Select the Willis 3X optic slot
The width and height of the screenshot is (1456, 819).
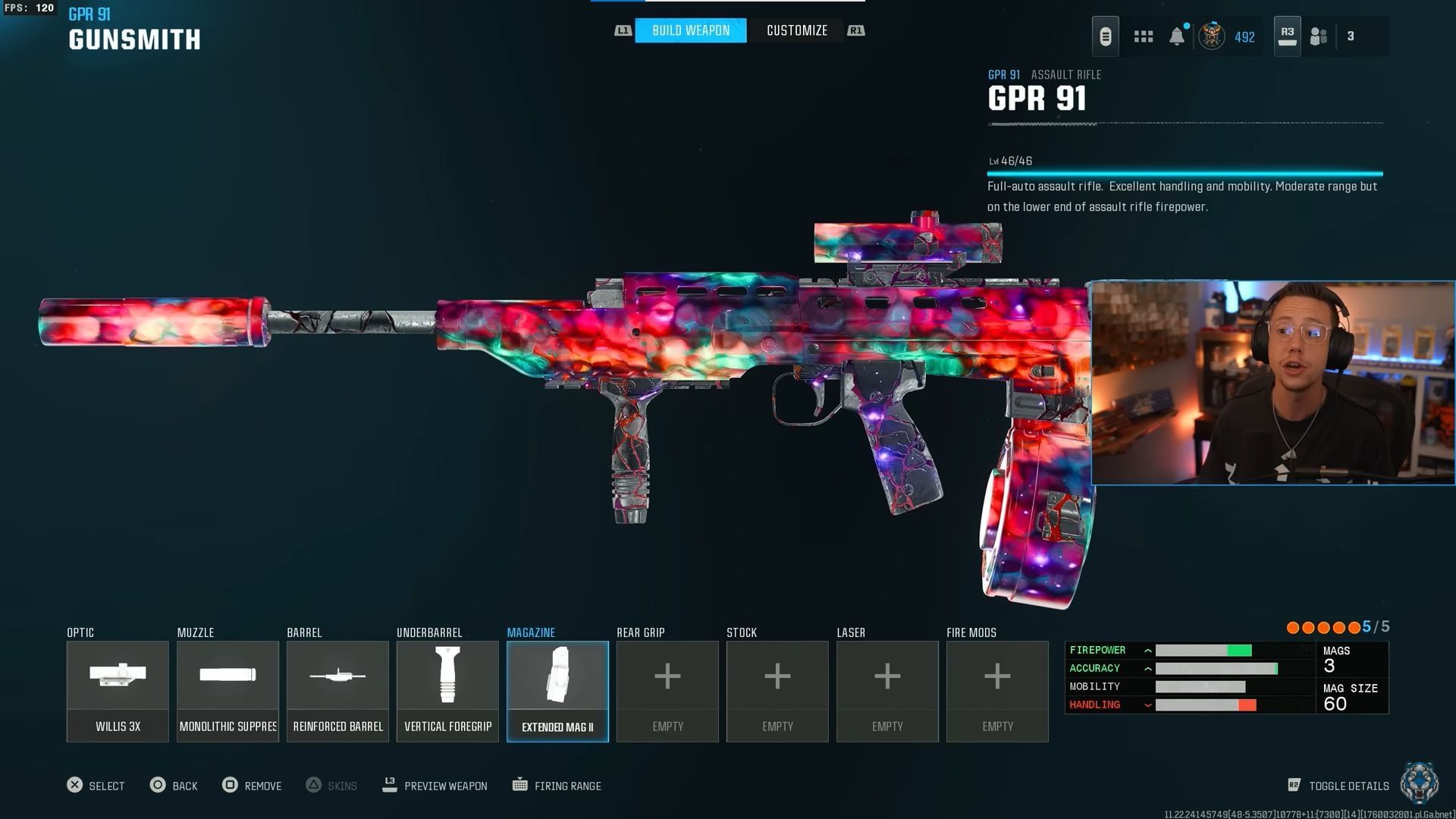click(x=118, y=691)
